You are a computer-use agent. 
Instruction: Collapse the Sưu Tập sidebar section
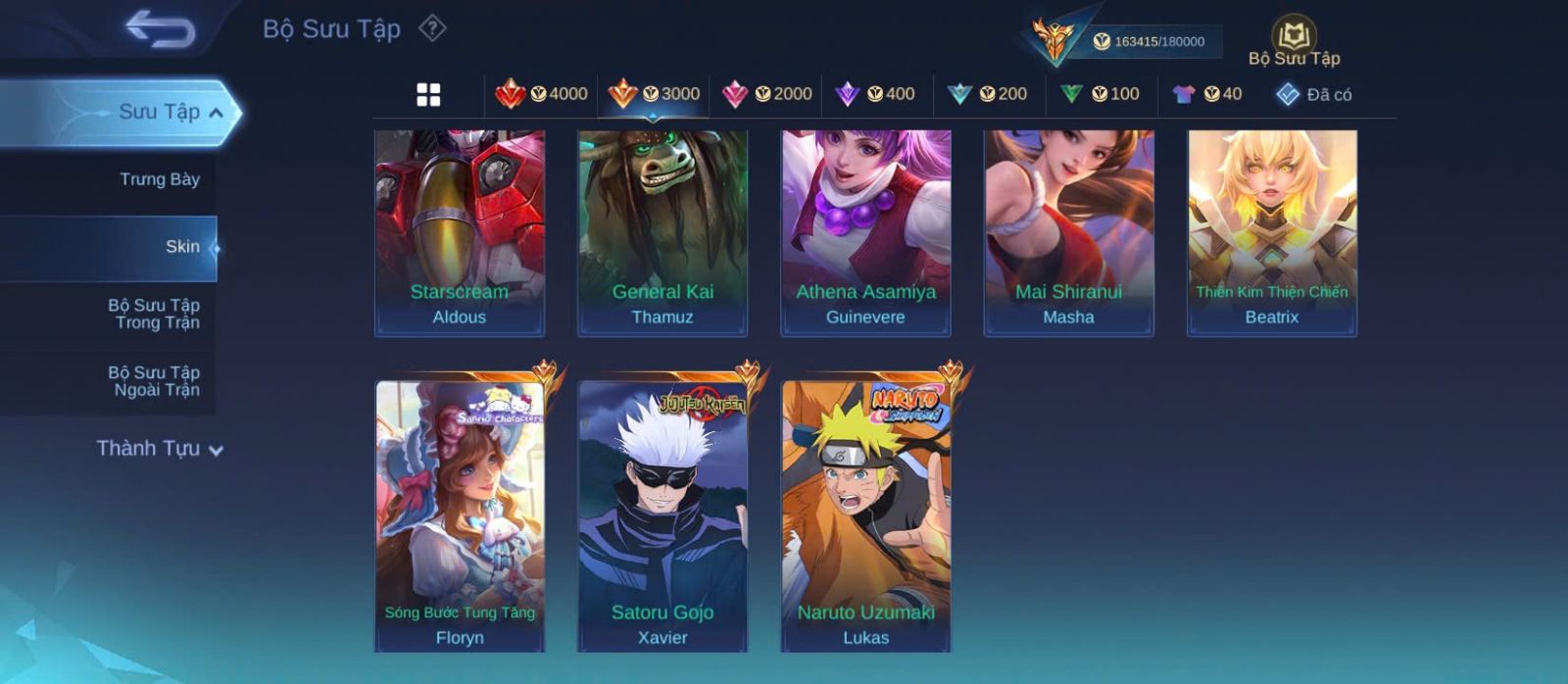[215, 113]
